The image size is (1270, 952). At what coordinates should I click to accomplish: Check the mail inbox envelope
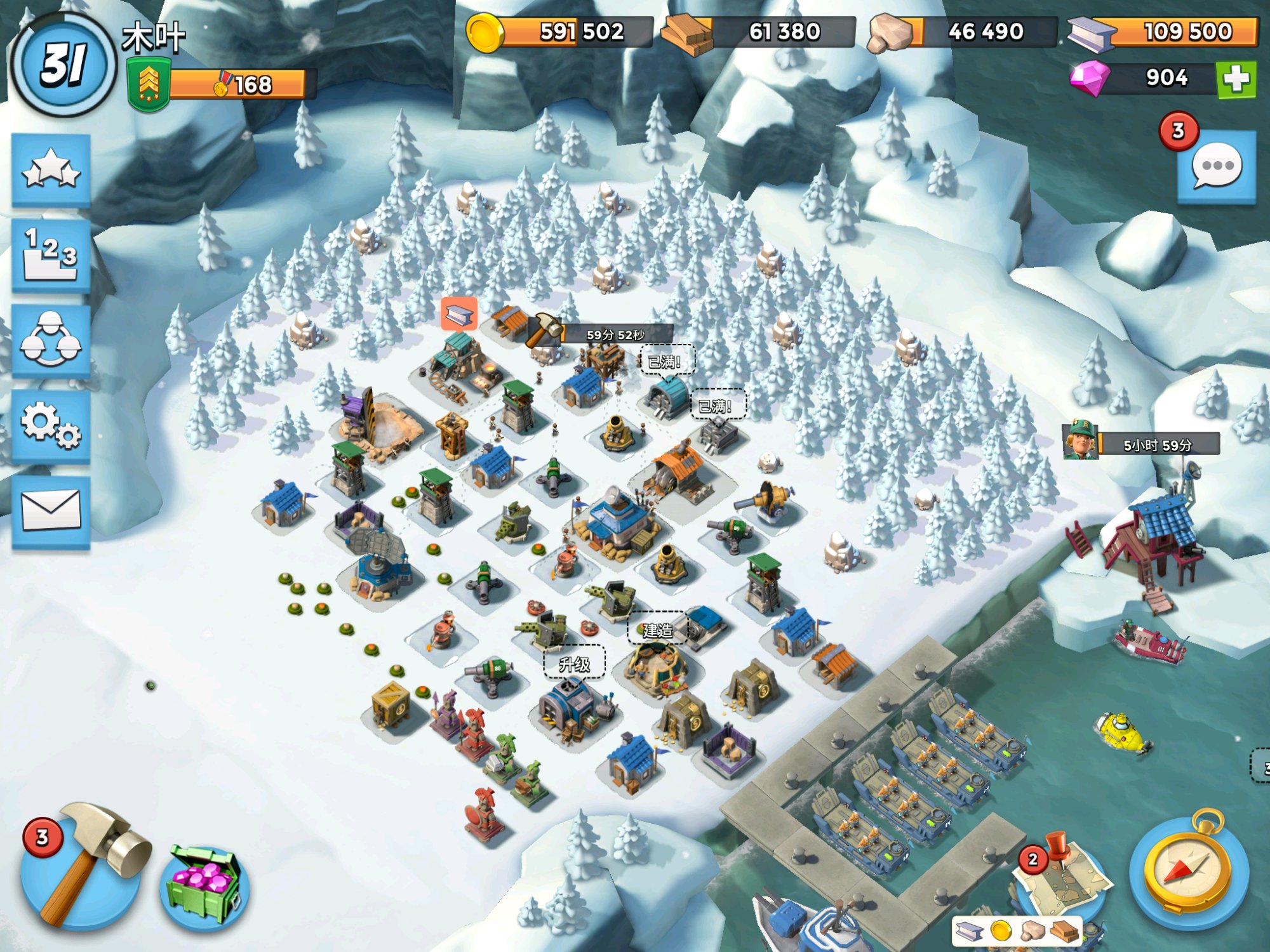tap(51, 511)
